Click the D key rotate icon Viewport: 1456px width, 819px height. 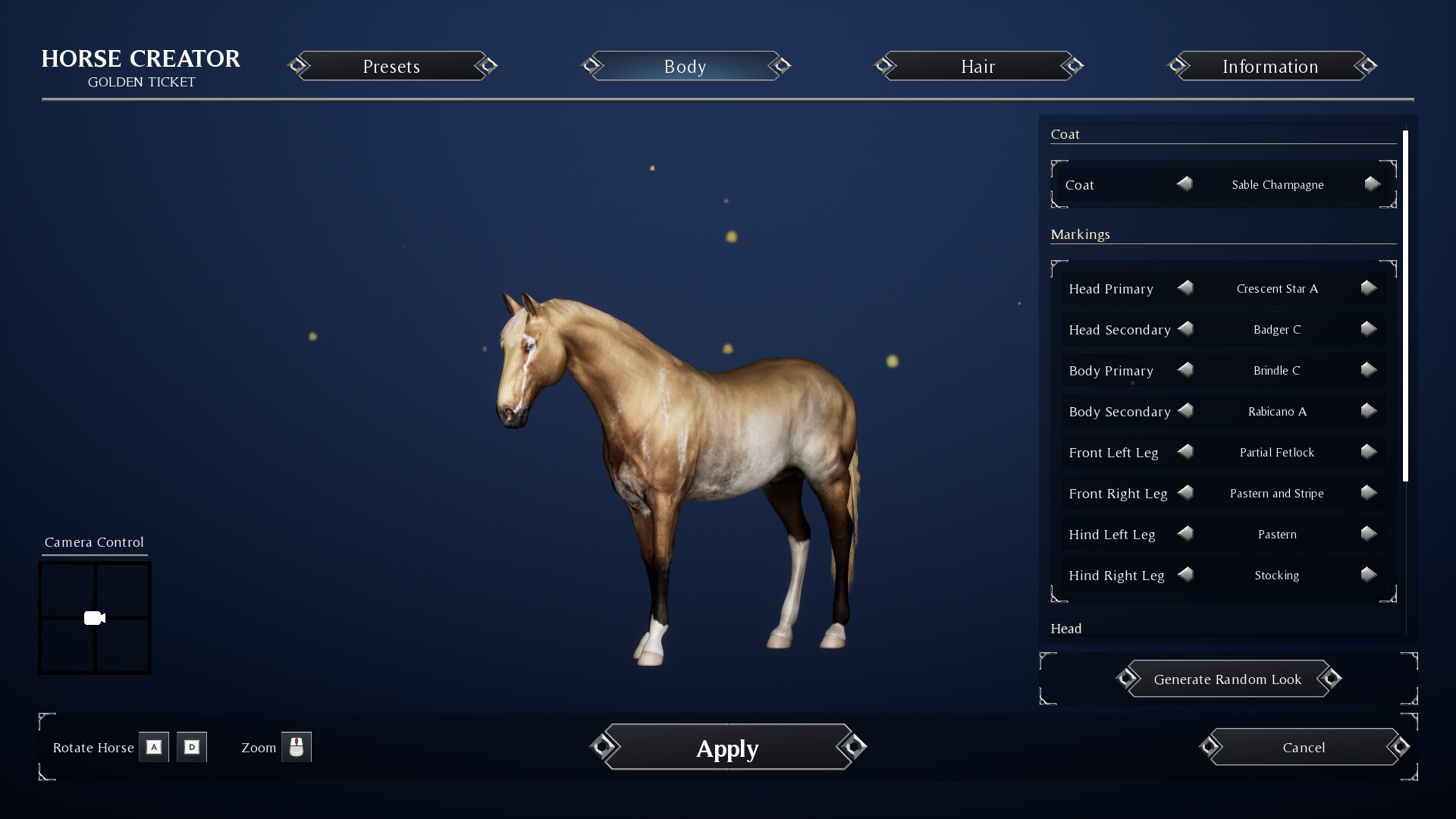click(191, 747)
